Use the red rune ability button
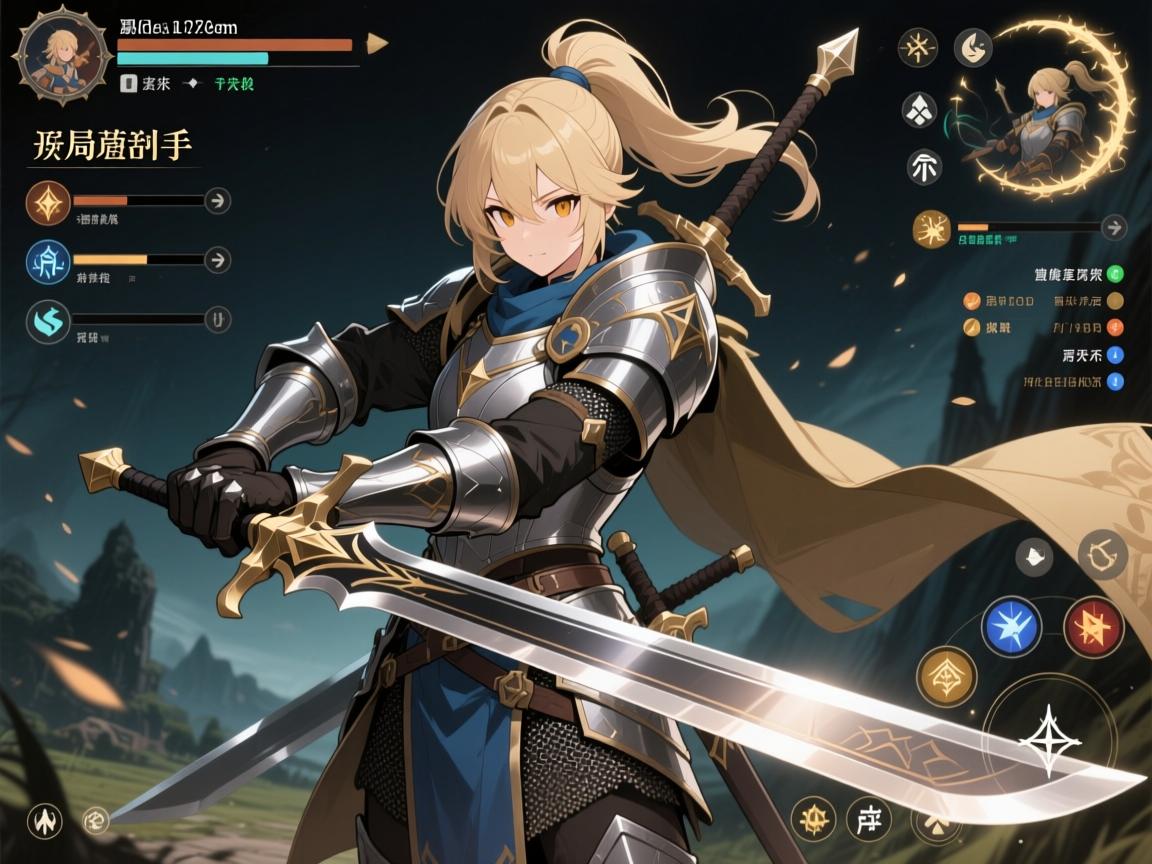This screenshot has height=864, width=1152. pyautogui.click(x=1094, y=626)
